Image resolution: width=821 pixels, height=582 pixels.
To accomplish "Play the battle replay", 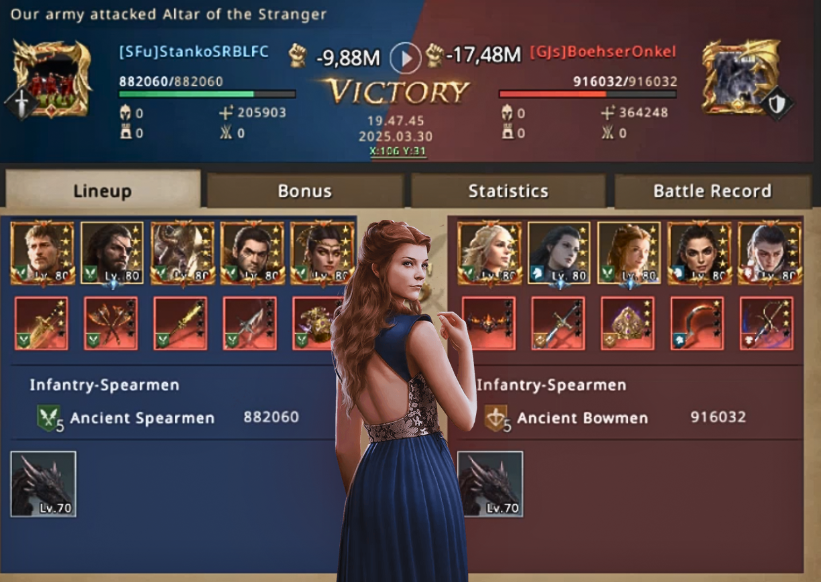I will coord(405,57).
